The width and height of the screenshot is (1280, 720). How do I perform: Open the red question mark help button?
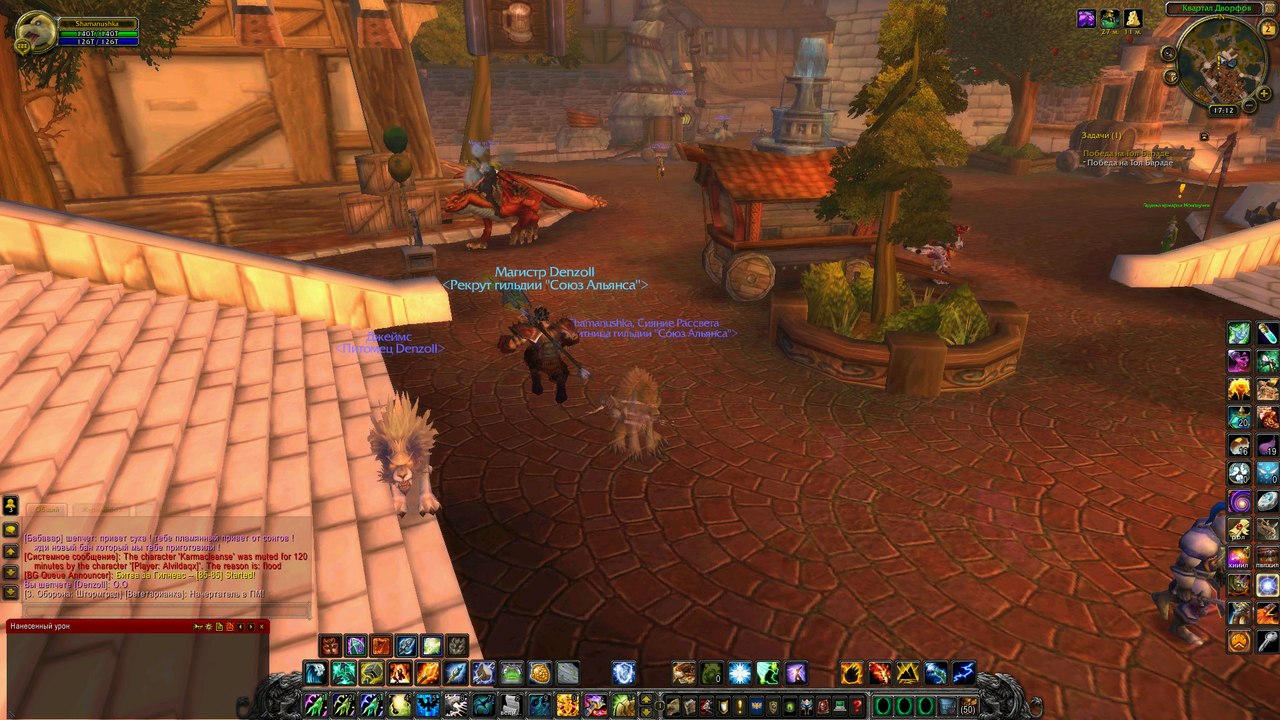(856, 706)
